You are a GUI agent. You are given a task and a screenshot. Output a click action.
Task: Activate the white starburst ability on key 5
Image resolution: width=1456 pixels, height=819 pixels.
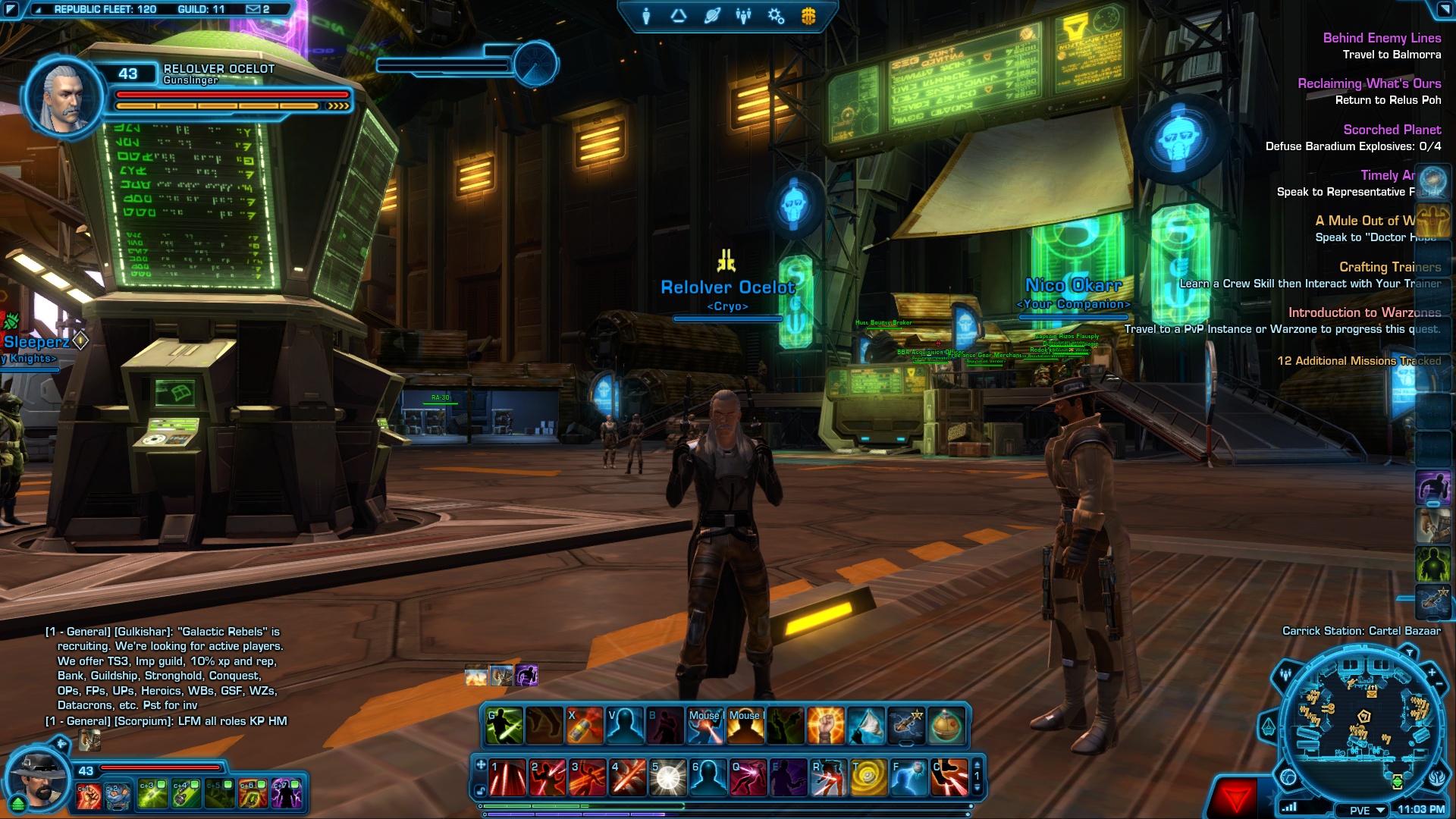[x=668, y=777]
